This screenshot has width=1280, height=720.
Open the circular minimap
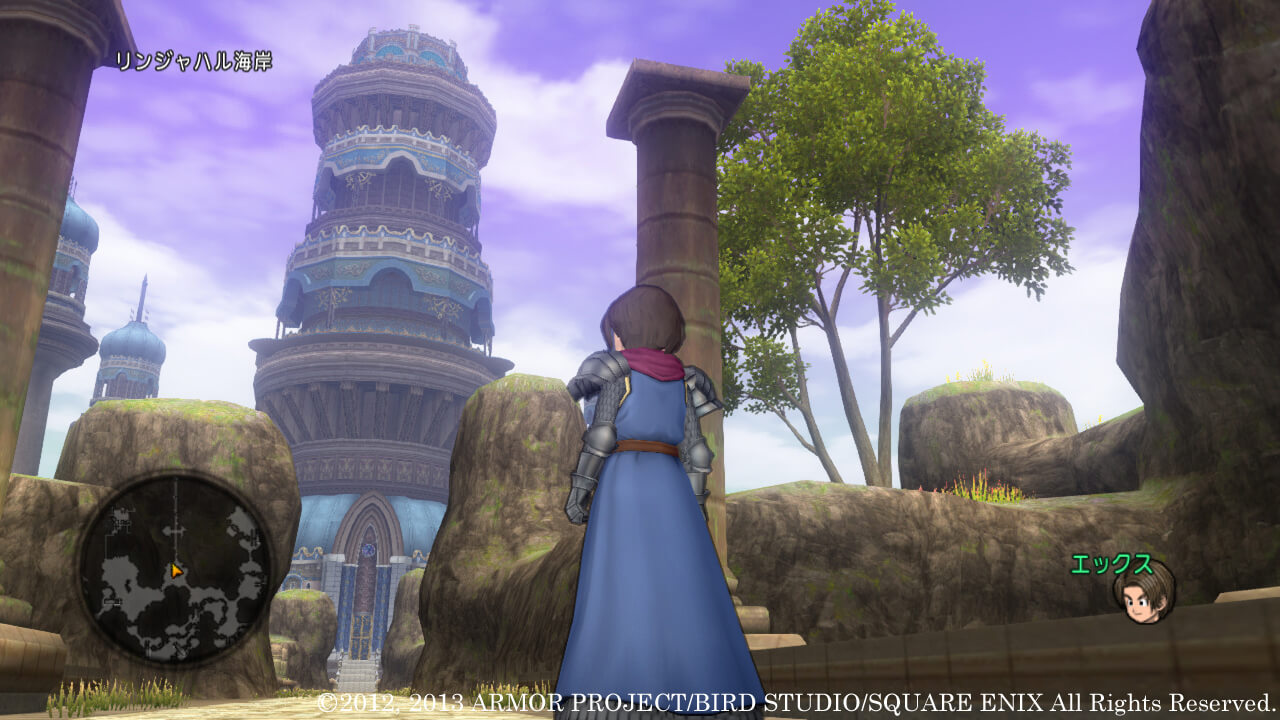tap(175, 567)
